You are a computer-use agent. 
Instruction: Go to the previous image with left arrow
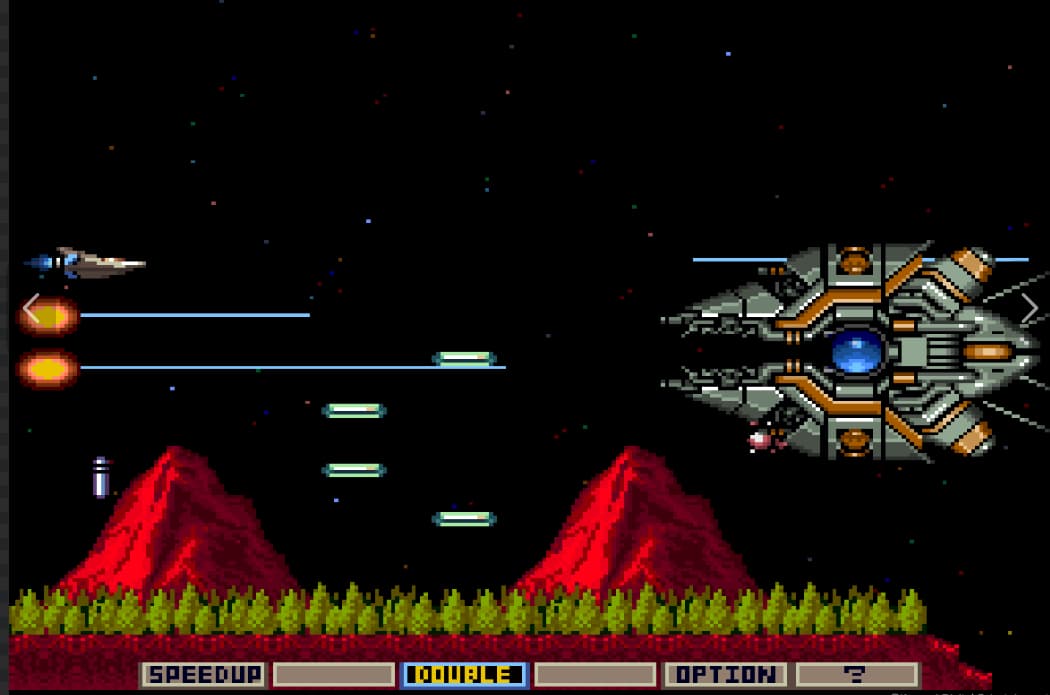(x=32, y=309)
